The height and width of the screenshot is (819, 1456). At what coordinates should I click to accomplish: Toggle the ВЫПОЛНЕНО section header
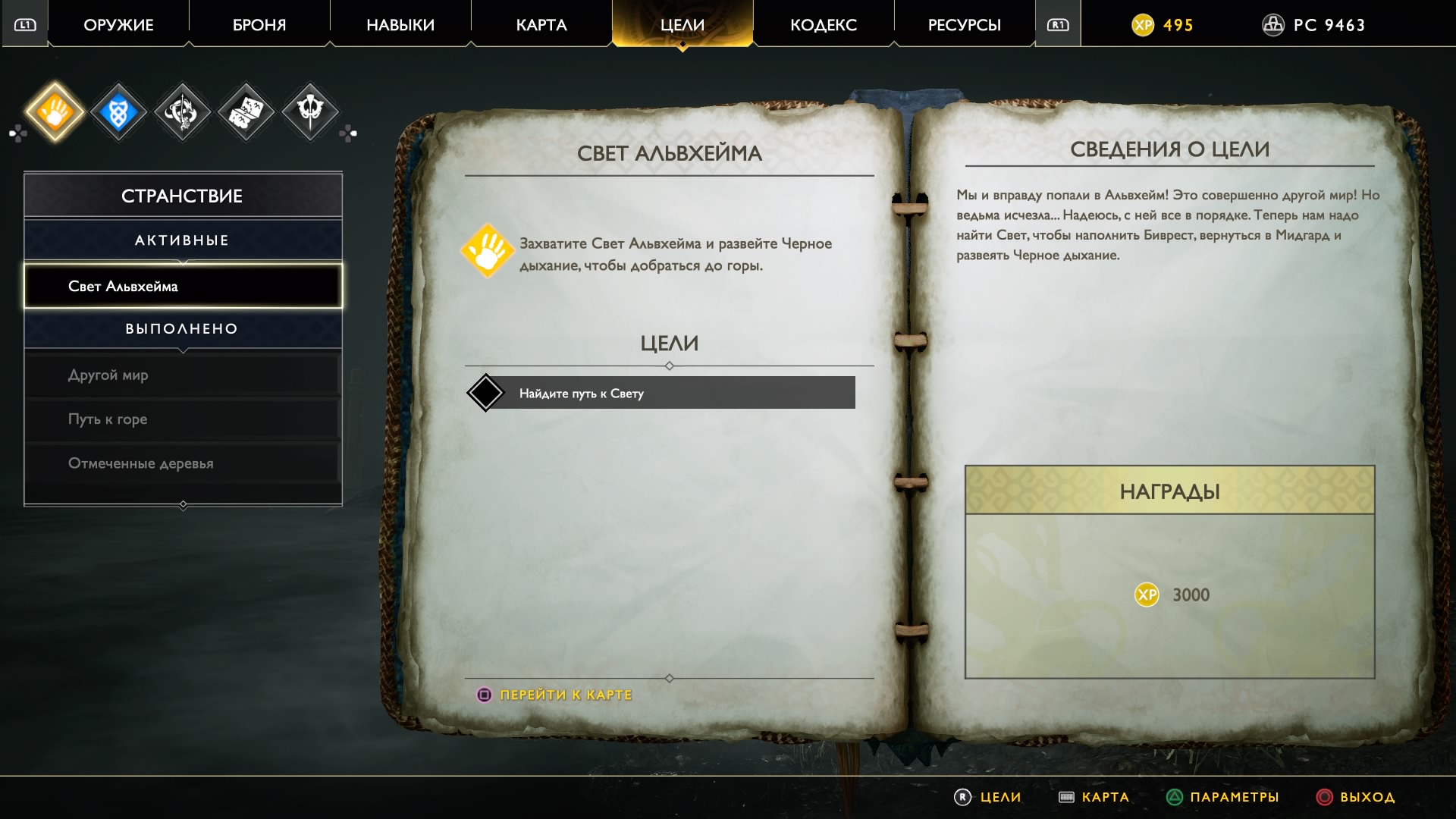tap(183, 328)
